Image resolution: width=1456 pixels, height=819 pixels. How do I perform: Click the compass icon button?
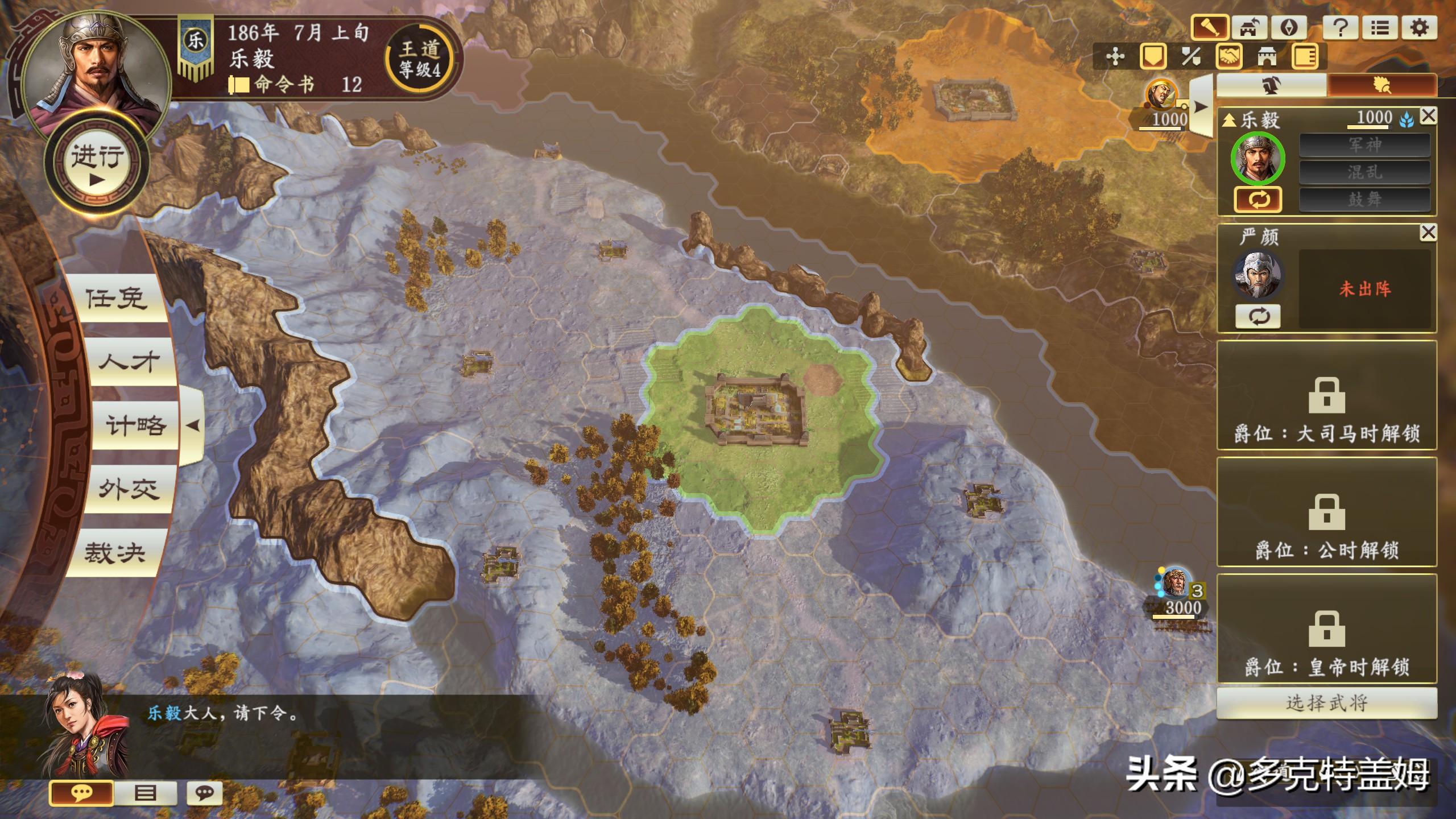(x=1289, y=27)
